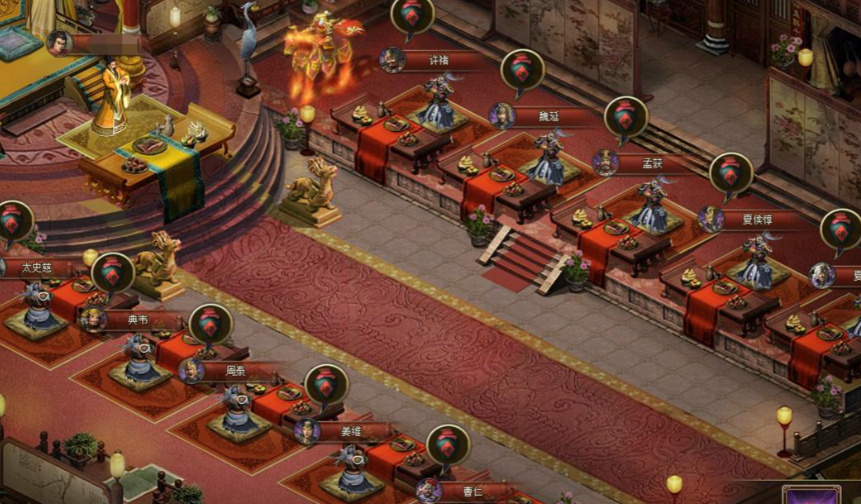Select Dian Wei's (典韦) nameplate
Viewport: 861px width, 504px height.
[138, 320]
